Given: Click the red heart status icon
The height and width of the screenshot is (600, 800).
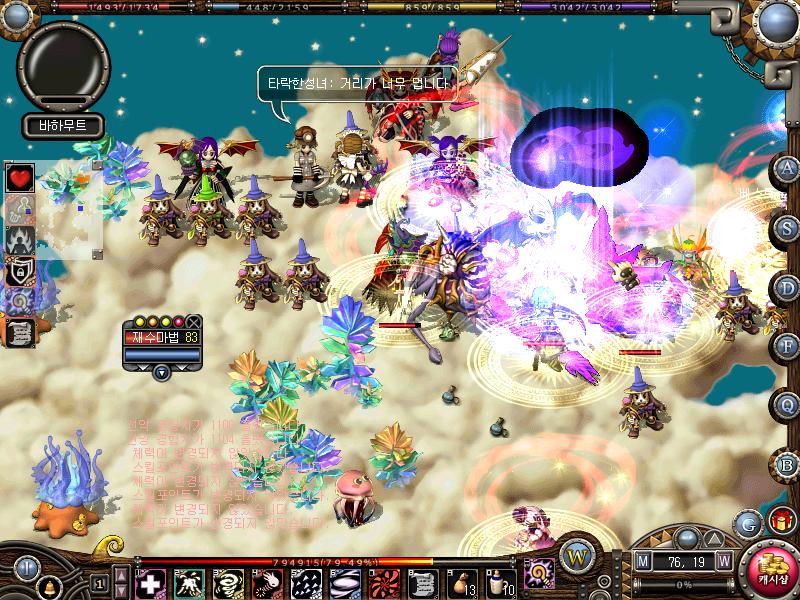Looking at the screenshot, I should coord(20,178).
